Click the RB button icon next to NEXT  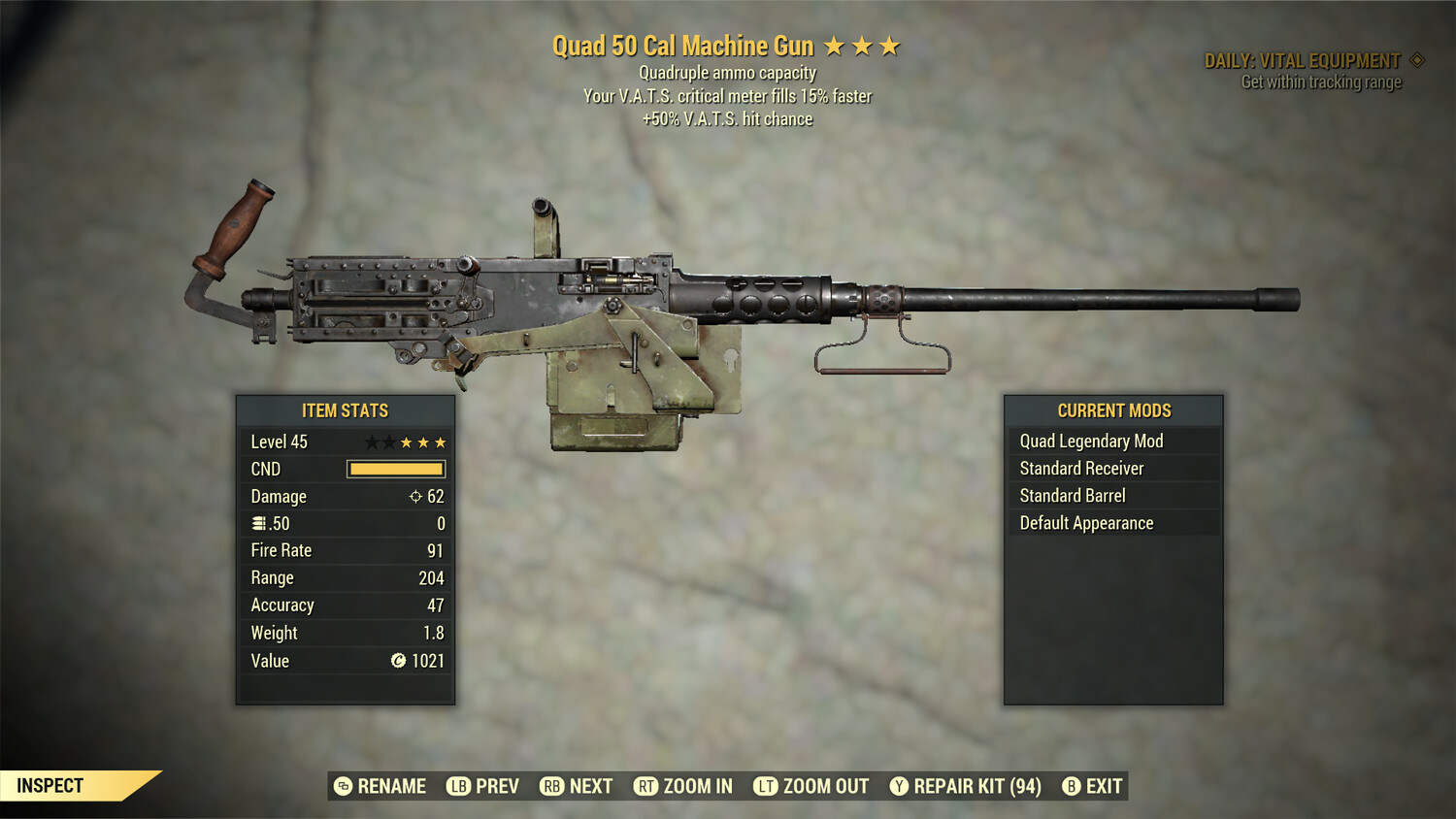click(553, 786)
